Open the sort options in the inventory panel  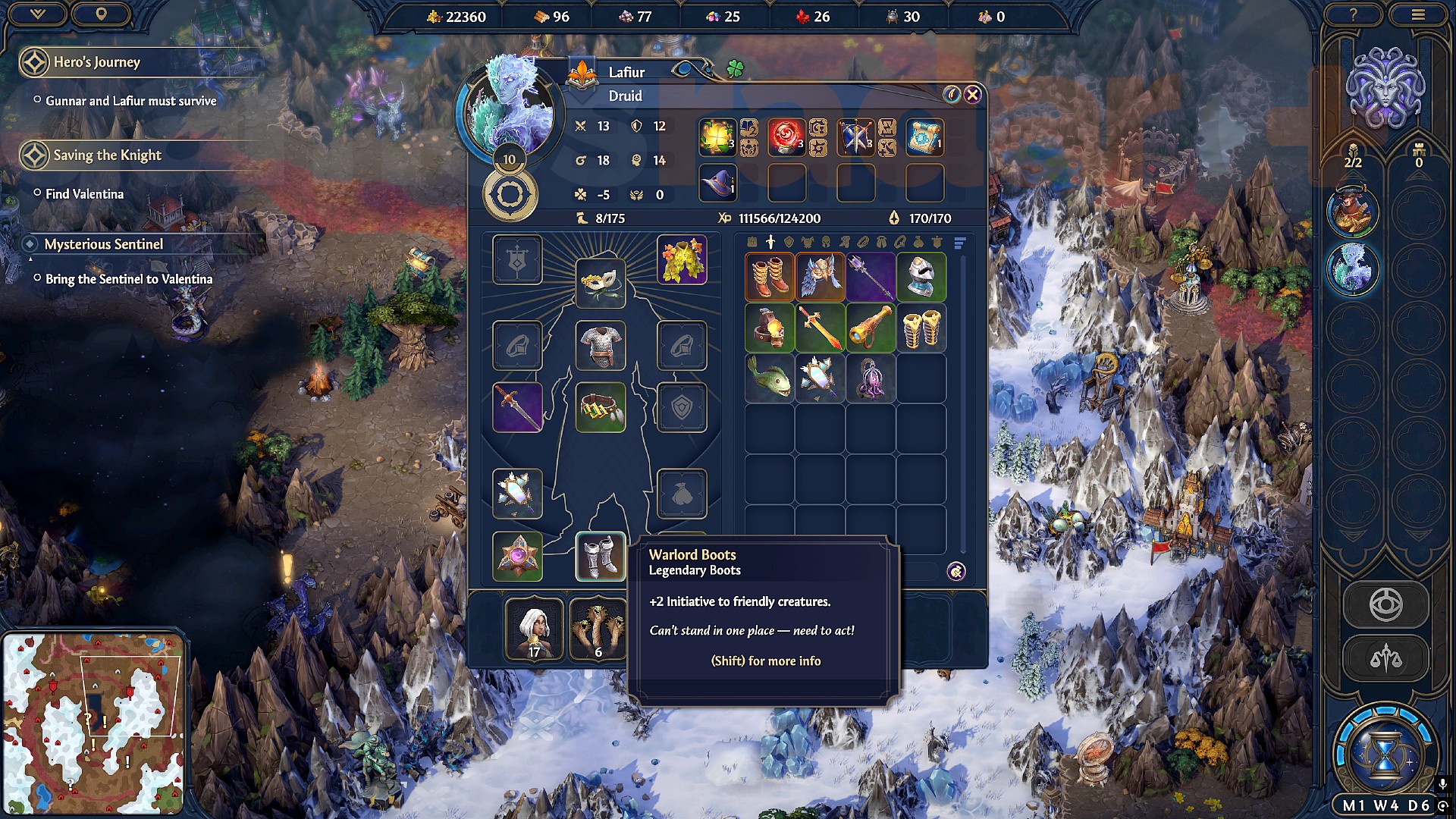[x=959, y=243]
